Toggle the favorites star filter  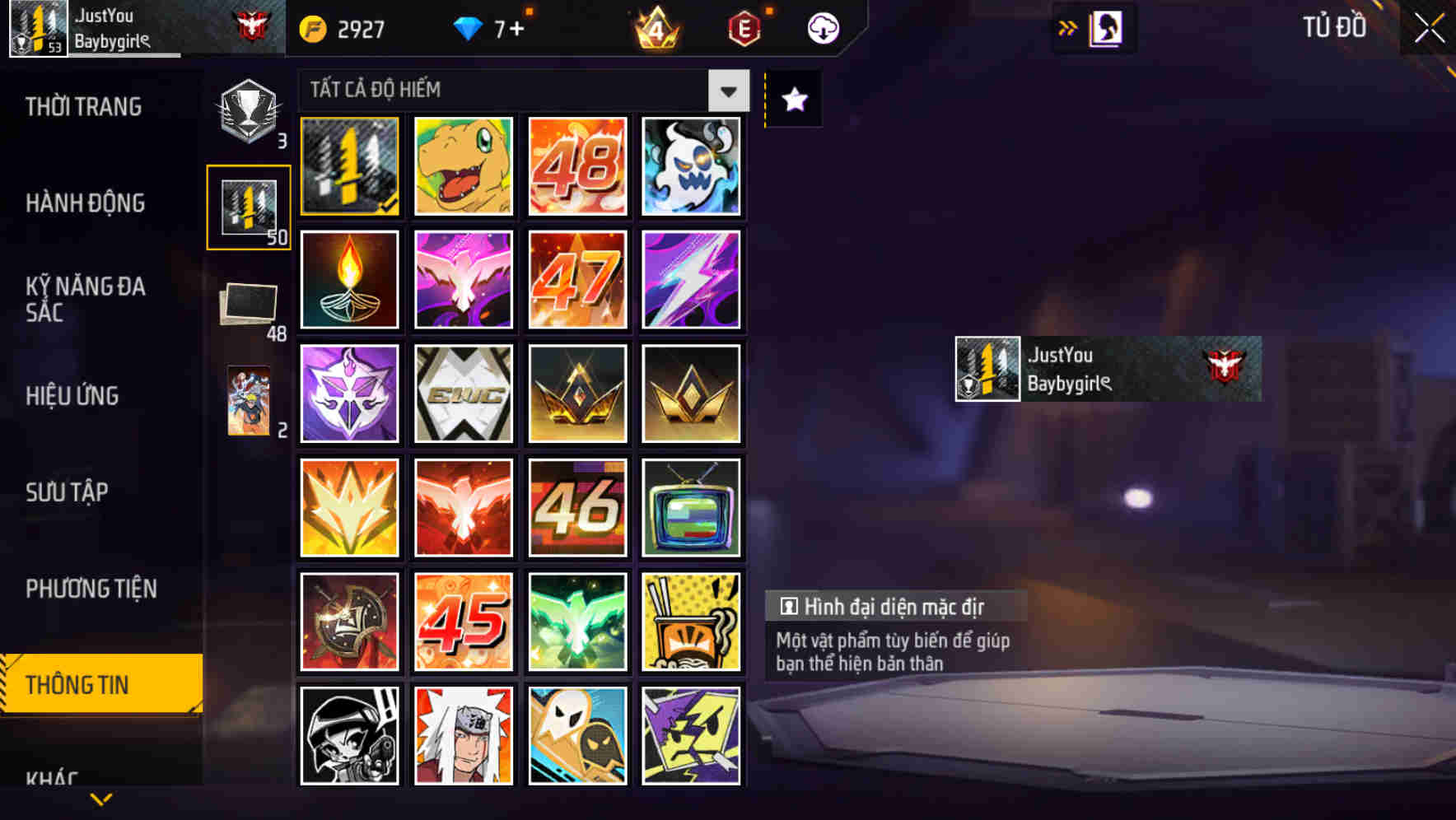[792, 99]
